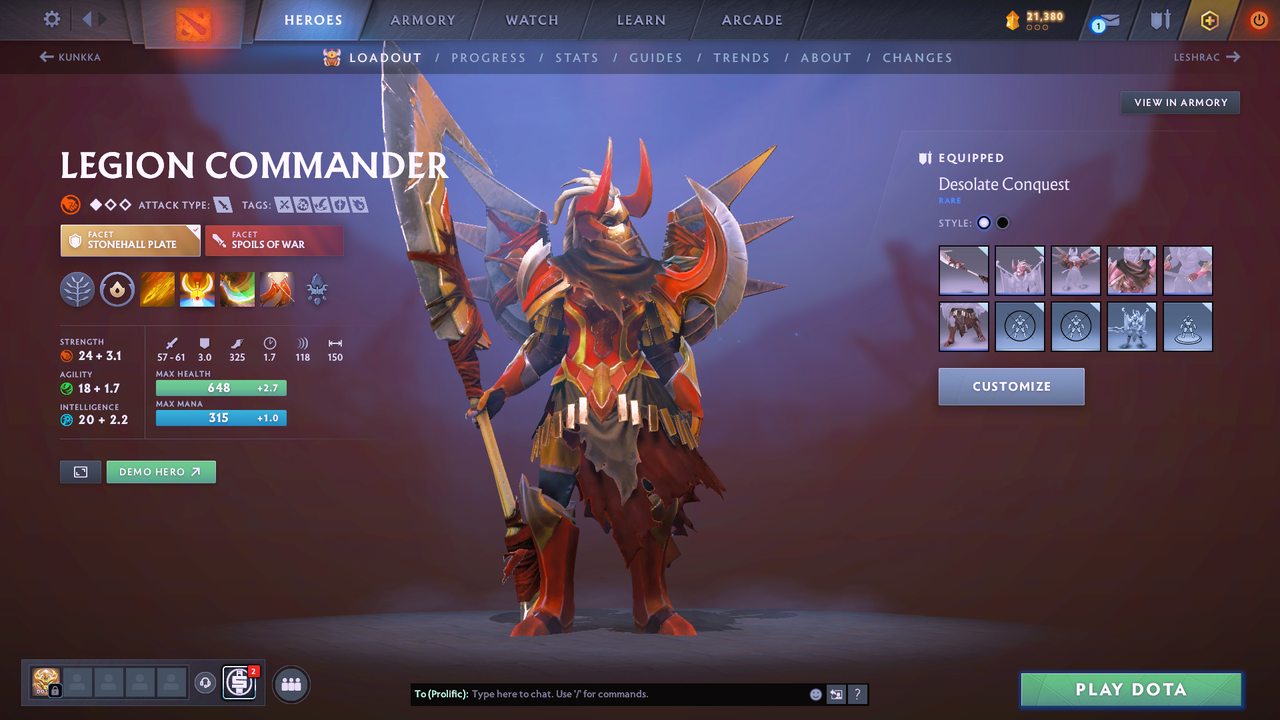Open the GUIDES tab
This screenshot has height=720, width=1280.
[x=656, y=58]
